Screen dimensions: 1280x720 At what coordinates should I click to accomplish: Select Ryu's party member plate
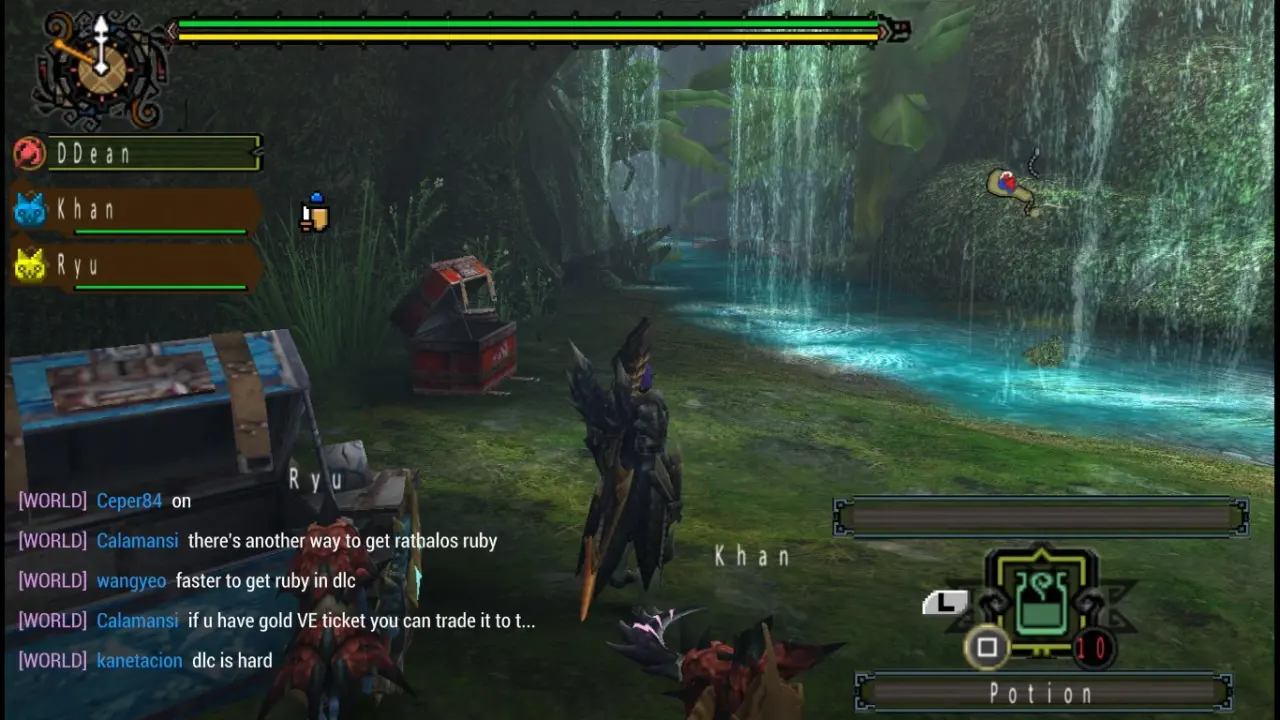140,267
